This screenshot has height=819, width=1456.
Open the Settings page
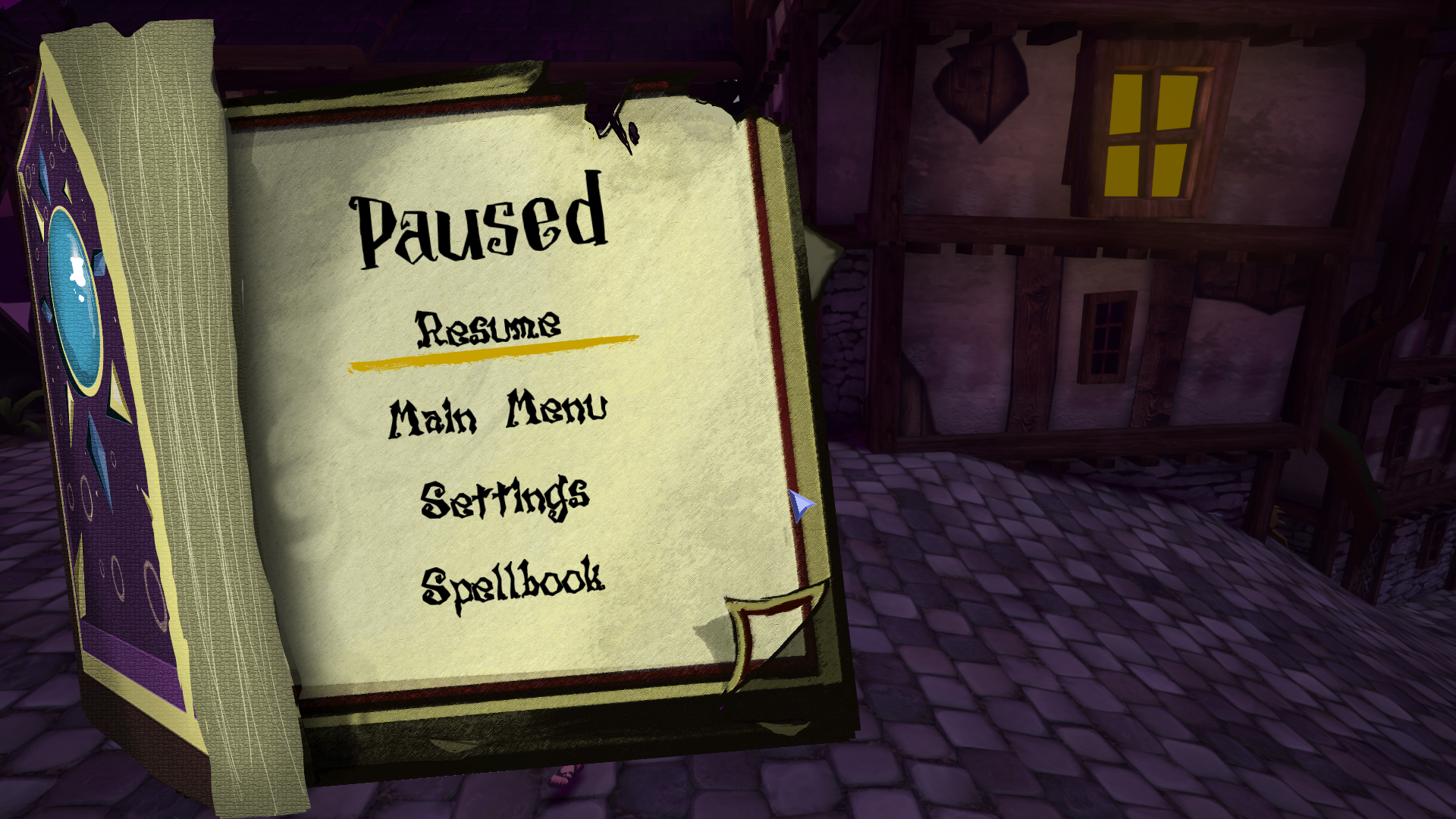[x=505, y=498]
